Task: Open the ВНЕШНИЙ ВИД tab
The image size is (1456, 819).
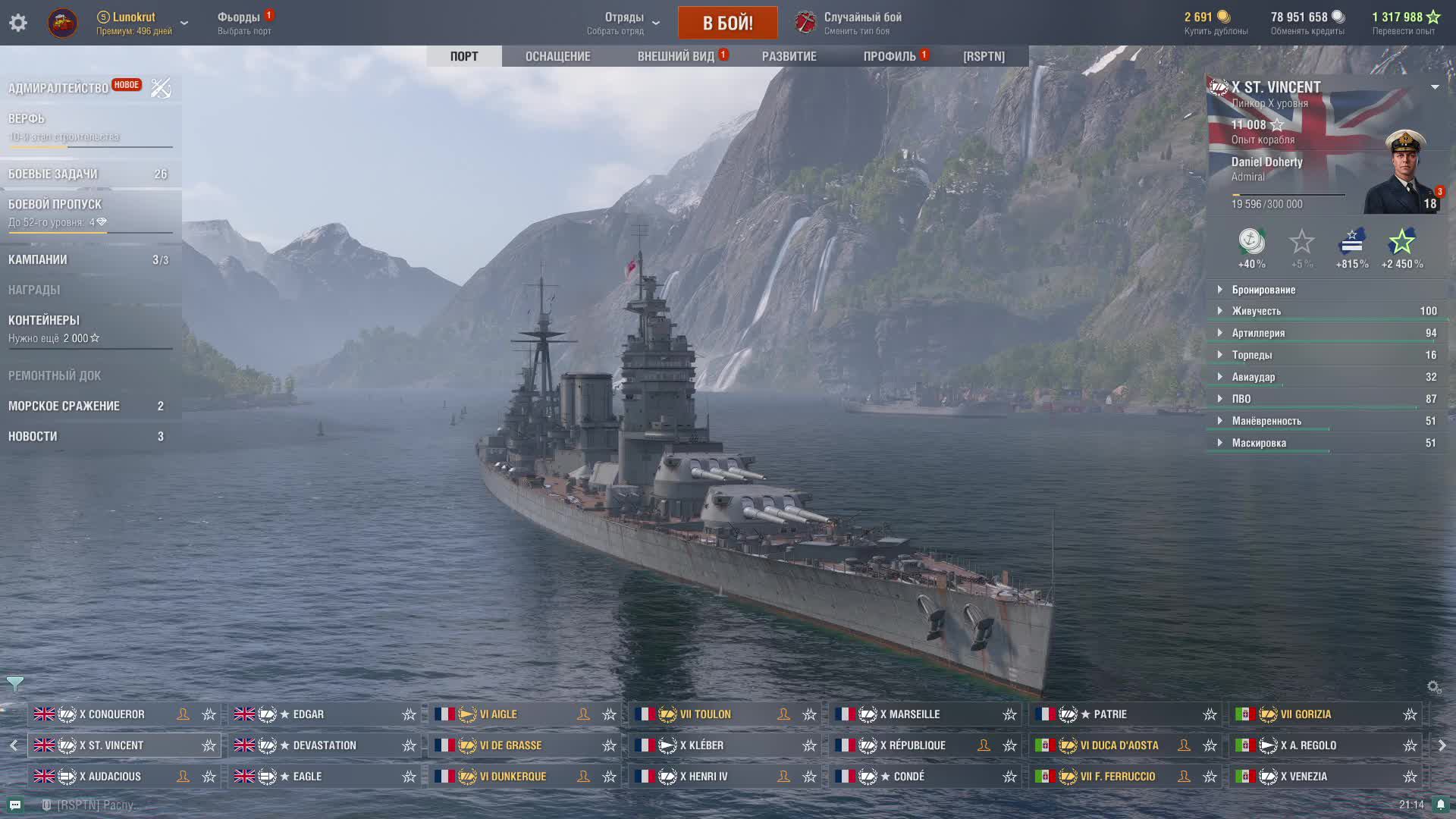Action: 676,56
